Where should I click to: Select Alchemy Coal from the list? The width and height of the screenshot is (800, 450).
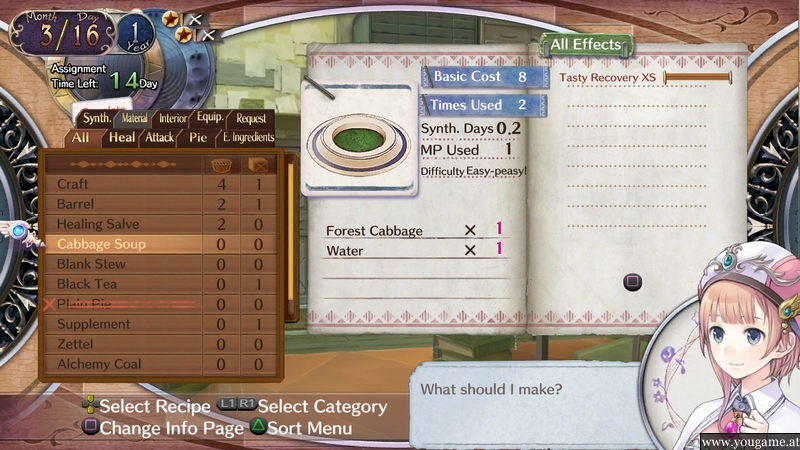click(x=120, y=364)
